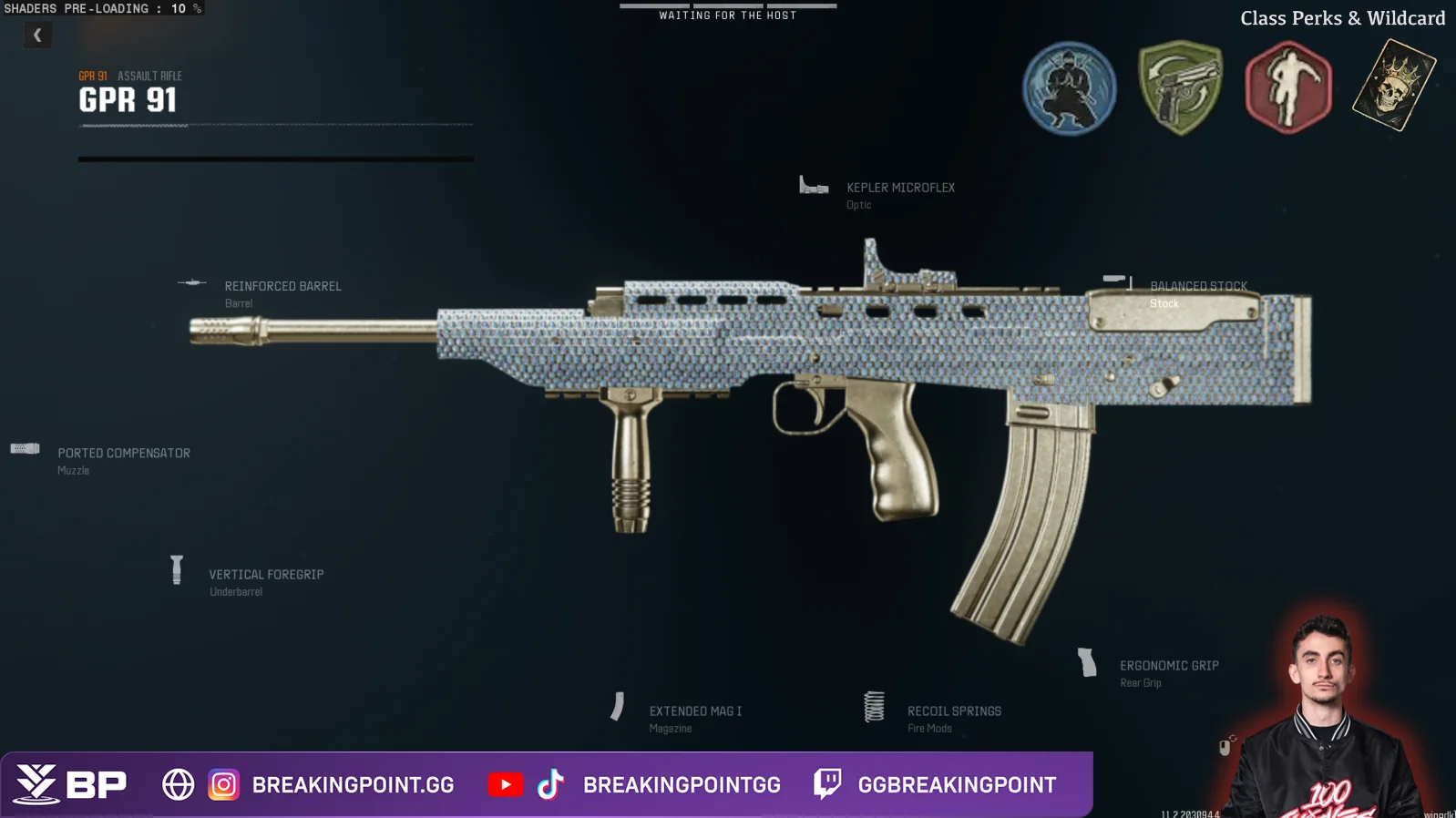
Task: Open the BREAKINGPOINT.GG website link
Action: click(352, 783)
